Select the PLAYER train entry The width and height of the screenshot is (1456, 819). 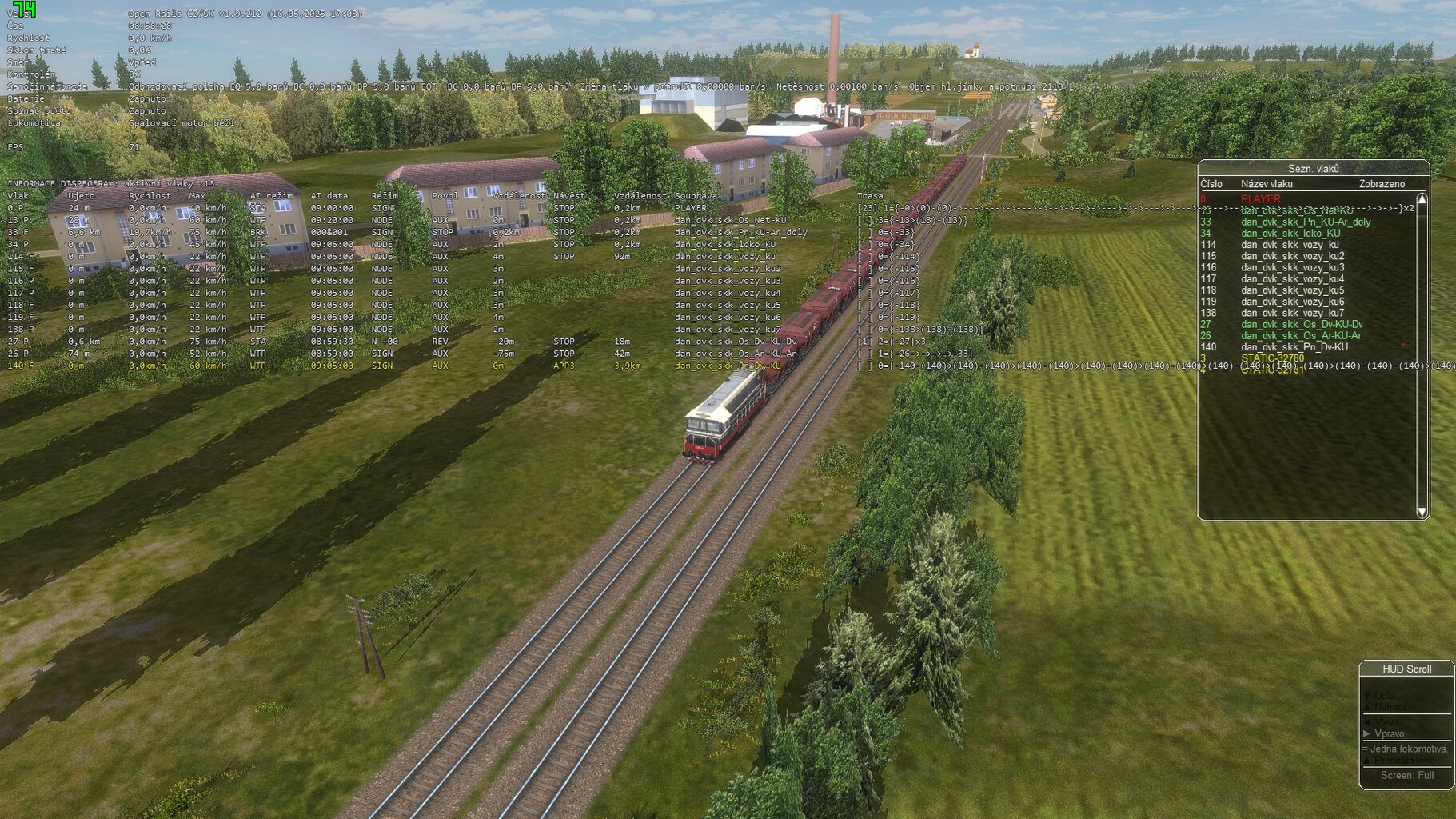(x=1259, y=198)
